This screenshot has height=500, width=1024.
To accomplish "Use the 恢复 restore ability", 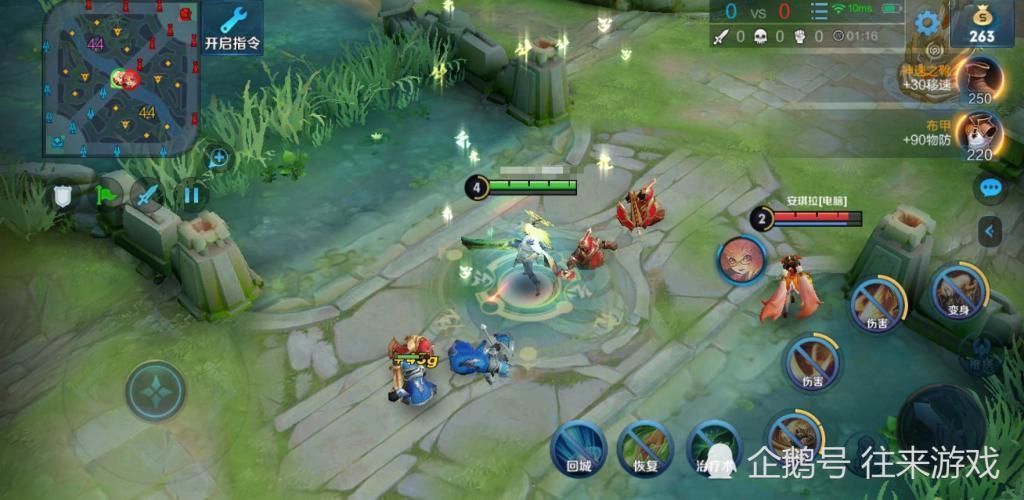I will (645, 446).
